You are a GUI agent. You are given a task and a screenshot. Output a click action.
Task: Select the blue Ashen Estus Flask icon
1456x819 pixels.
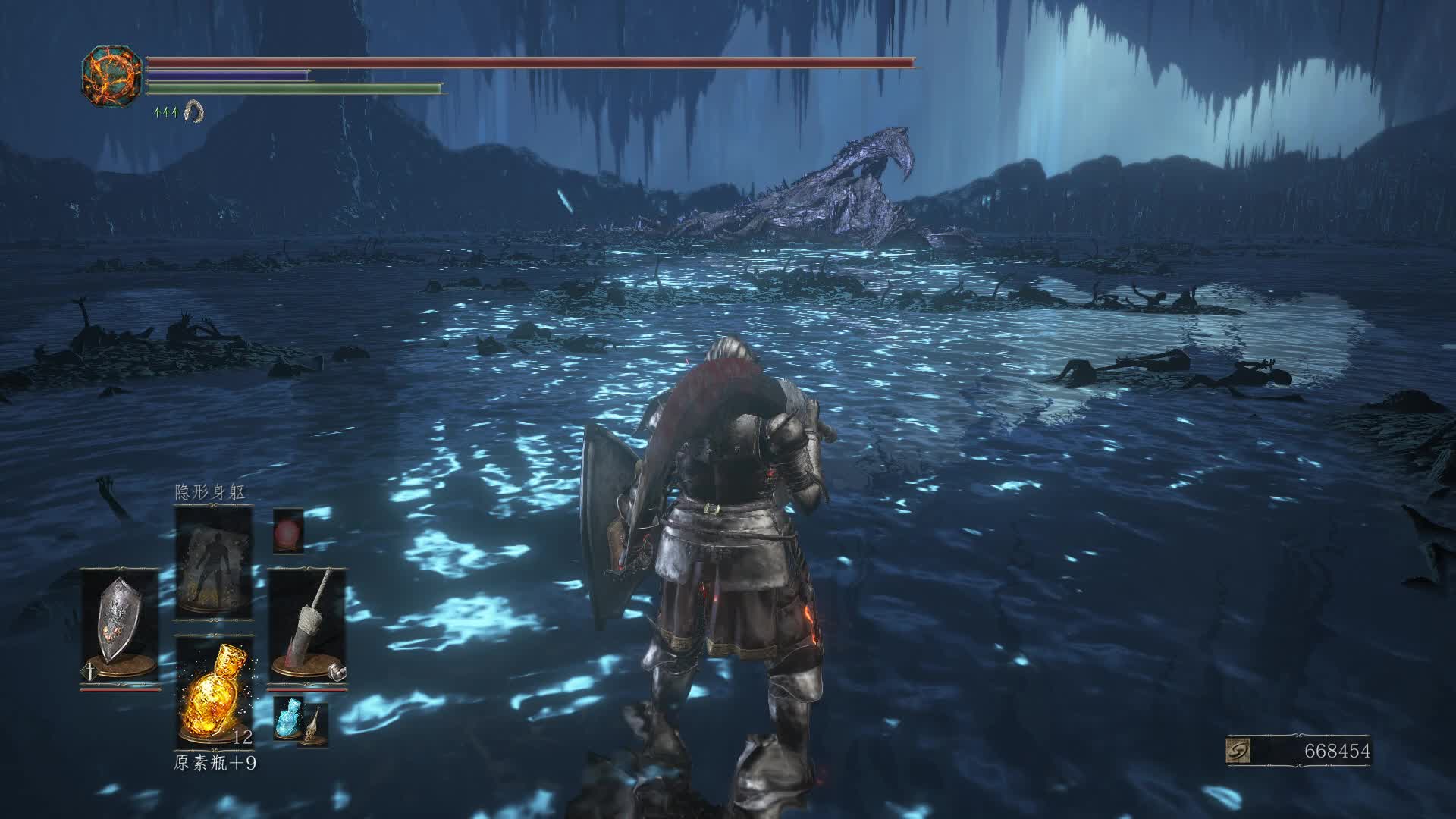[288, 715]
